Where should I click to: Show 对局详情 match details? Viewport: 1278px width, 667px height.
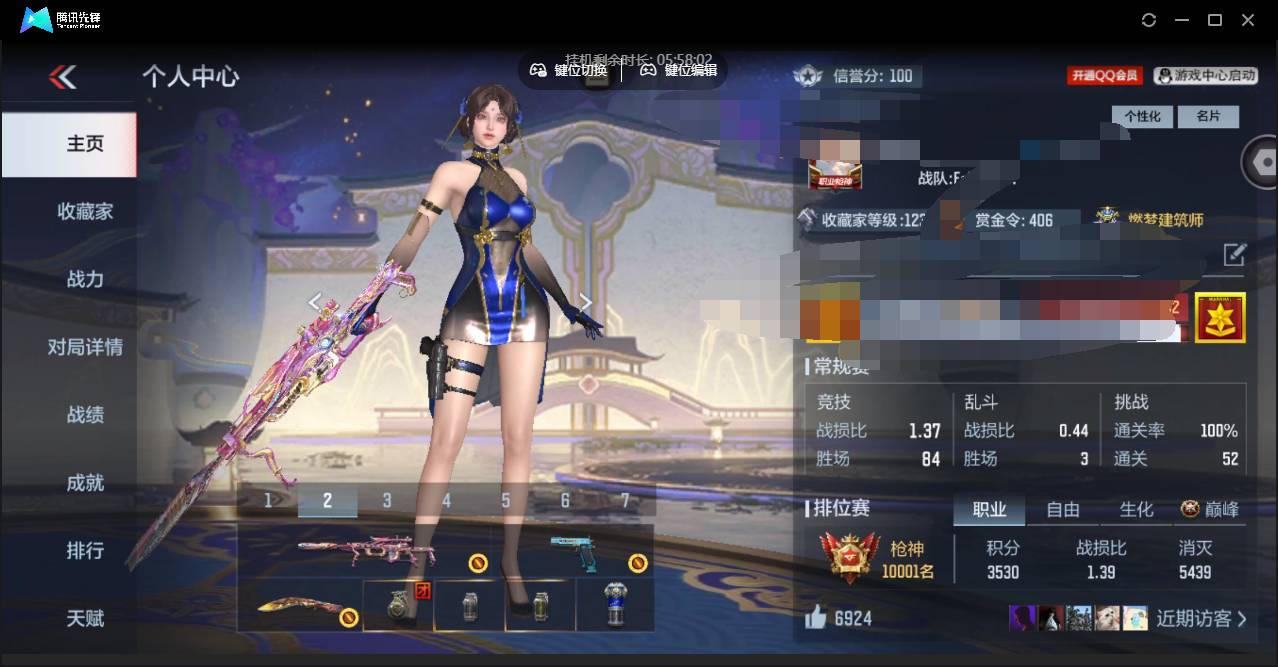pyautogui.click(x=85, y=347)
